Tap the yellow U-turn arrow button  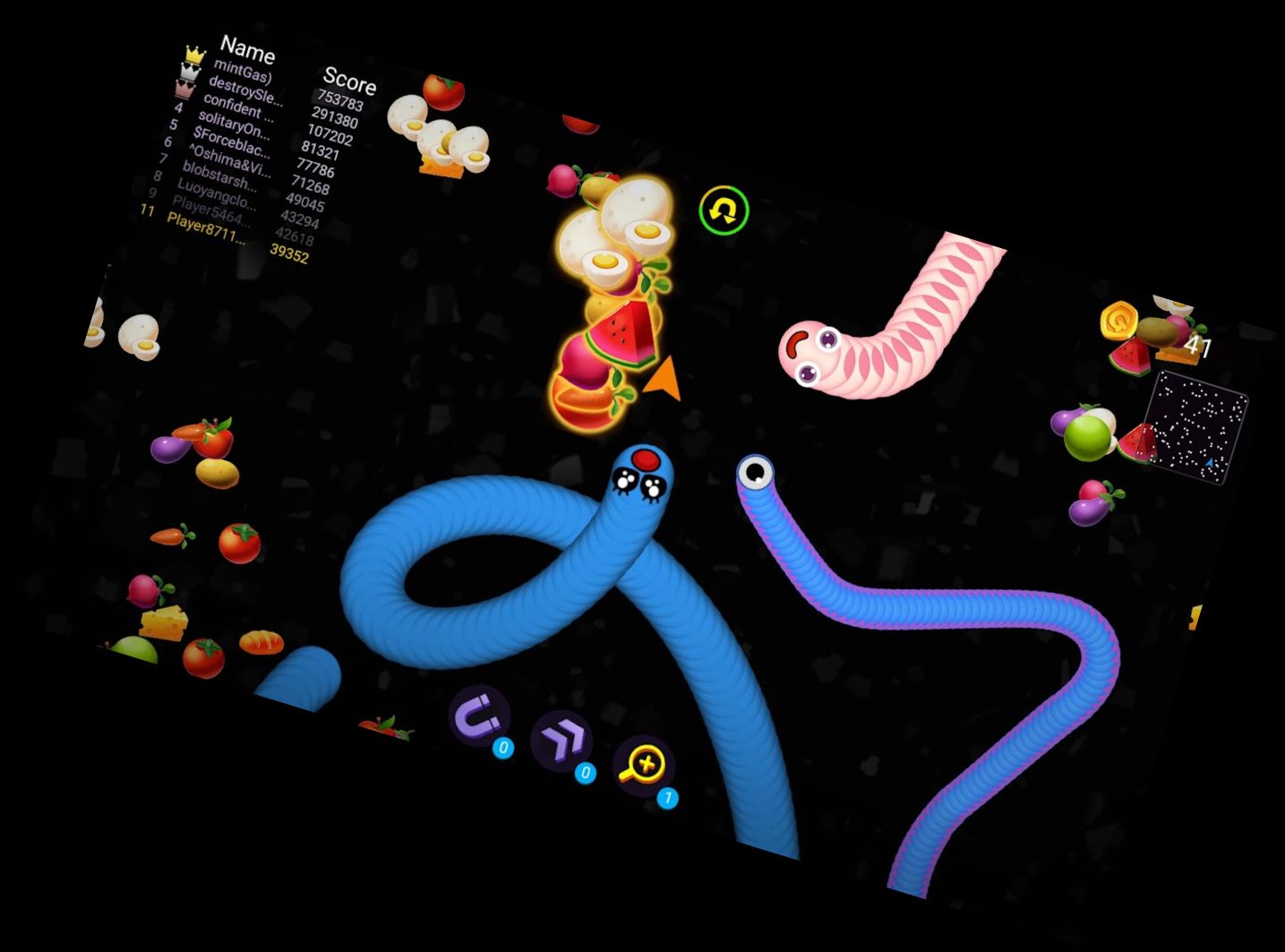pos(724,210)
